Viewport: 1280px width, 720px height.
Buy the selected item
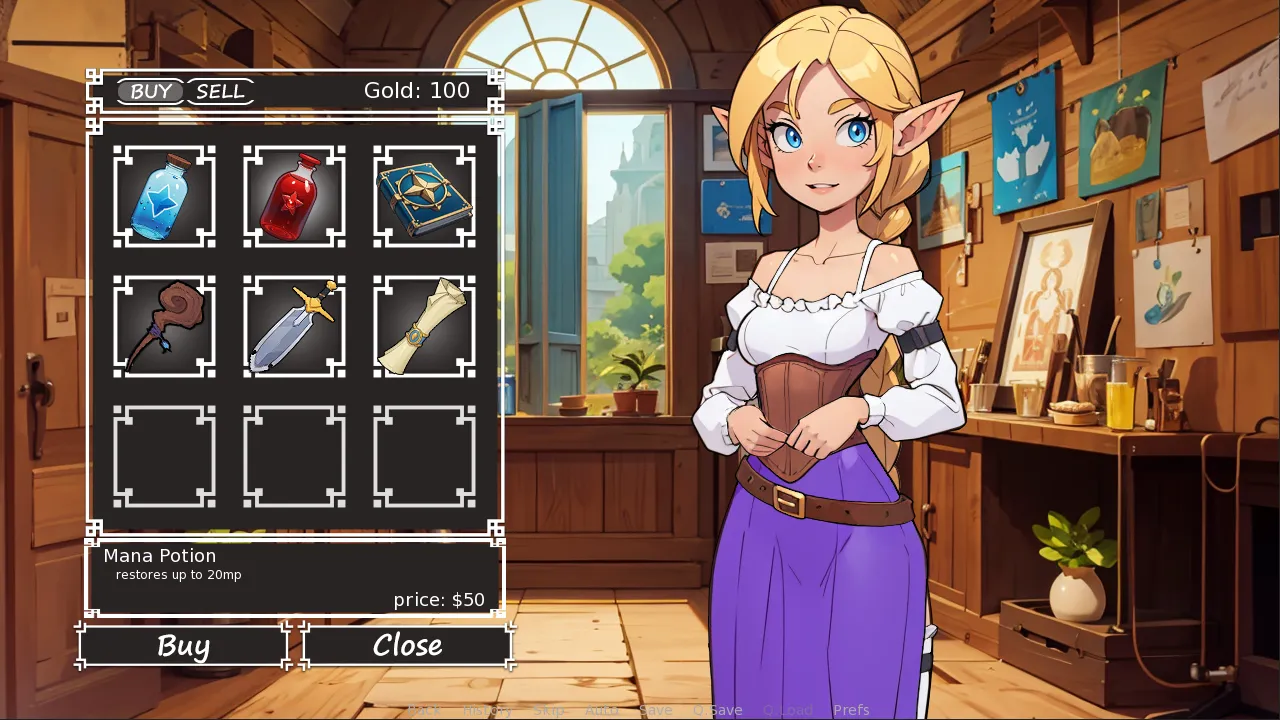(183, 646)
